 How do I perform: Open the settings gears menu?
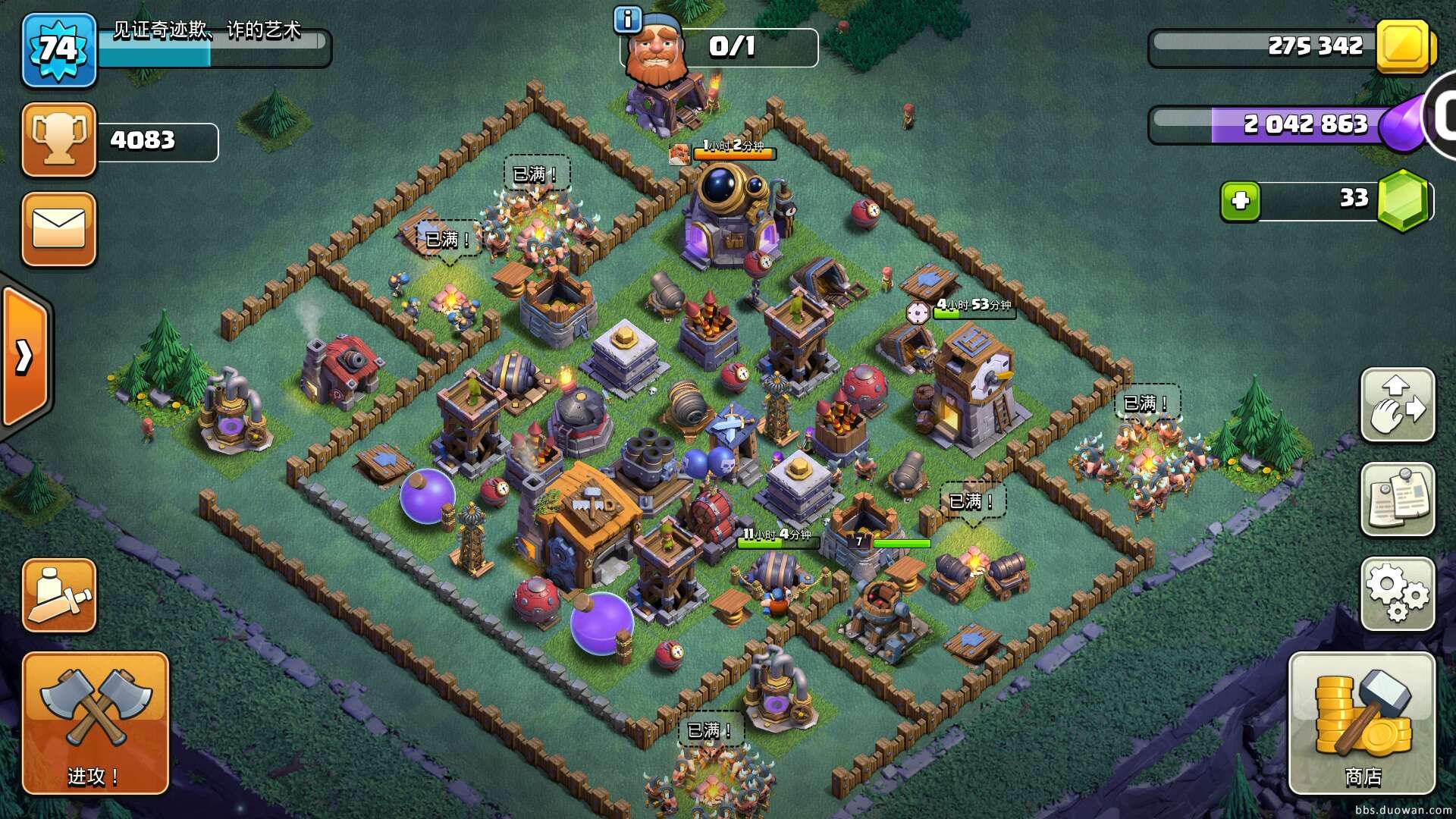click(1398, 594)
